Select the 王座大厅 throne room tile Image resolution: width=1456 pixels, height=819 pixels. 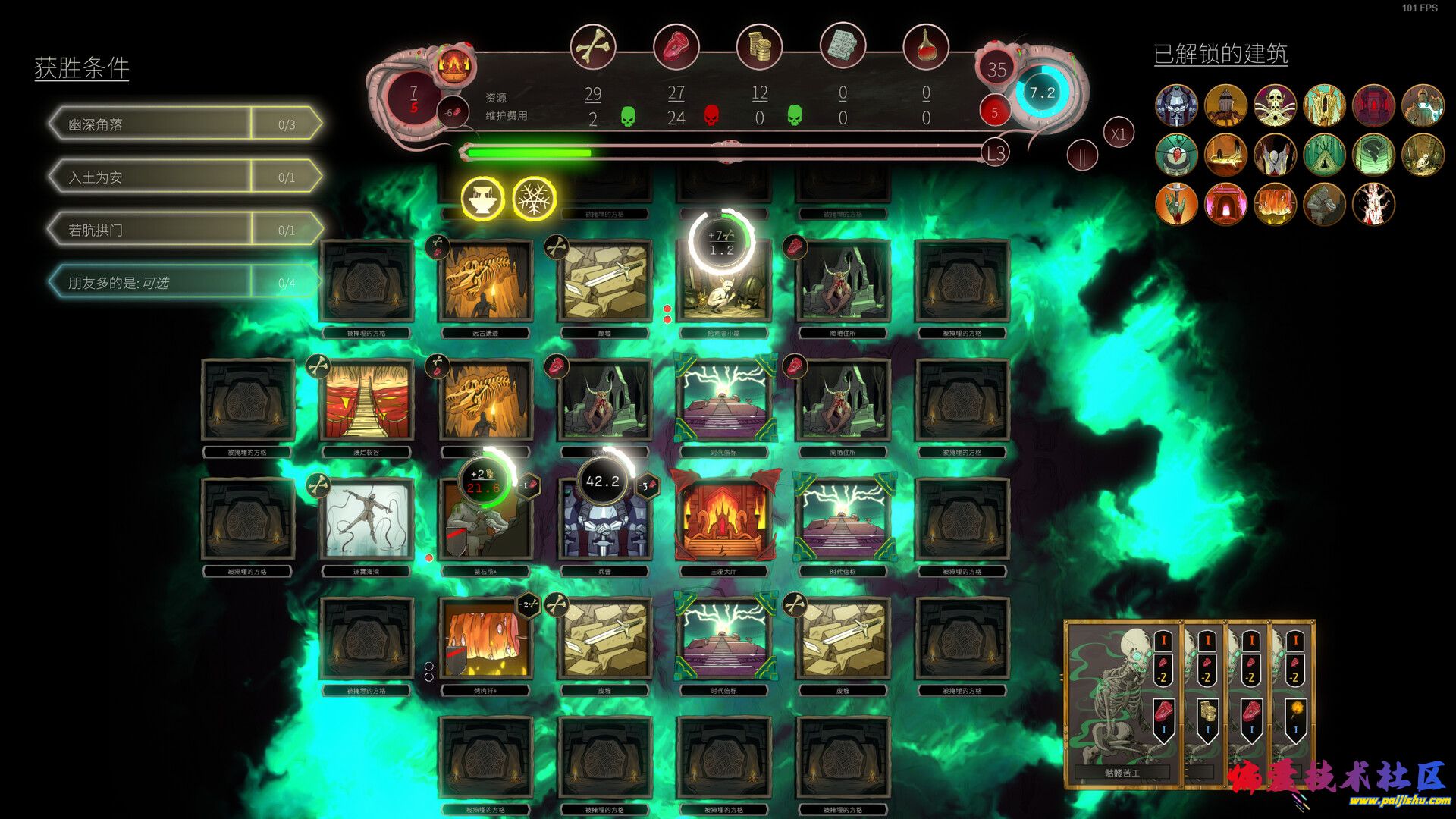point(723,519)
